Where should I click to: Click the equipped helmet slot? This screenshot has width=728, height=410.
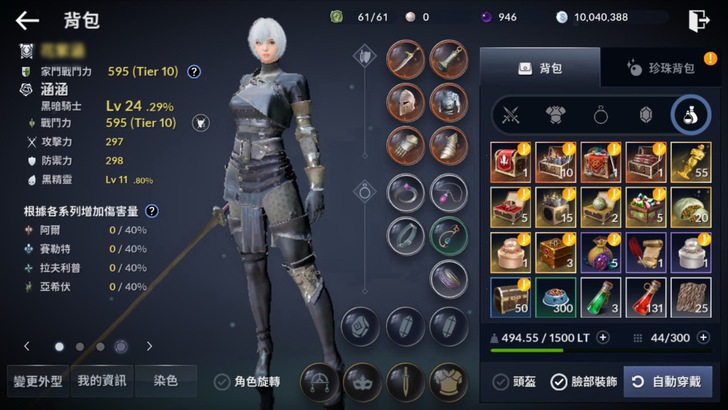(x=405, y=101)
